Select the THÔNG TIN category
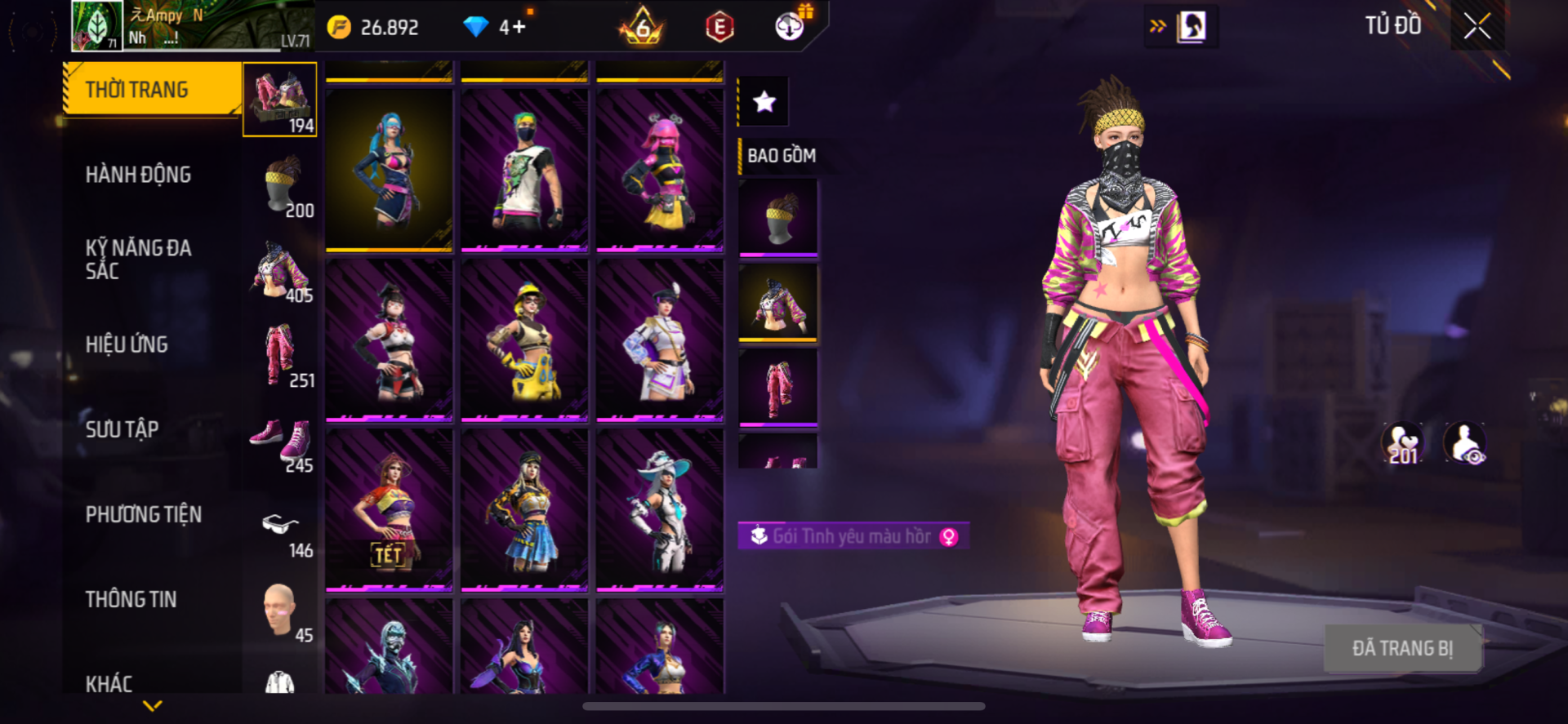1568x724 pixels. pyautogui.click(x=131, y=599)
